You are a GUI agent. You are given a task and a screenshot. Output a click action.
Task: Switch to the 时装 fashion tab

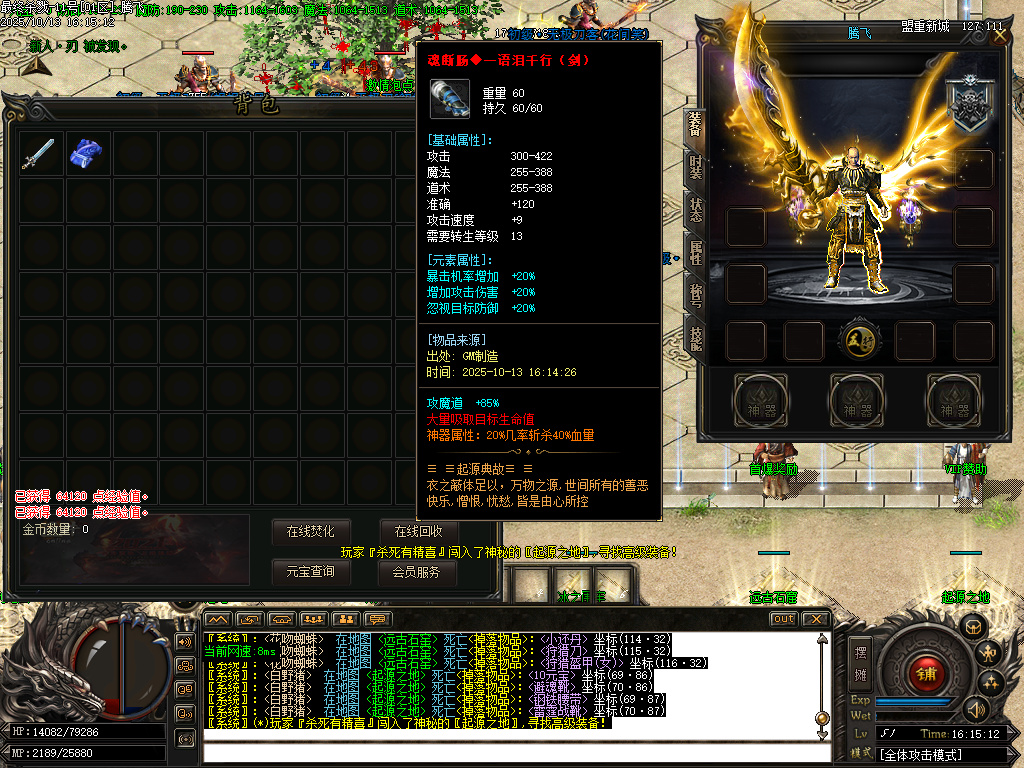coord(695,167)
